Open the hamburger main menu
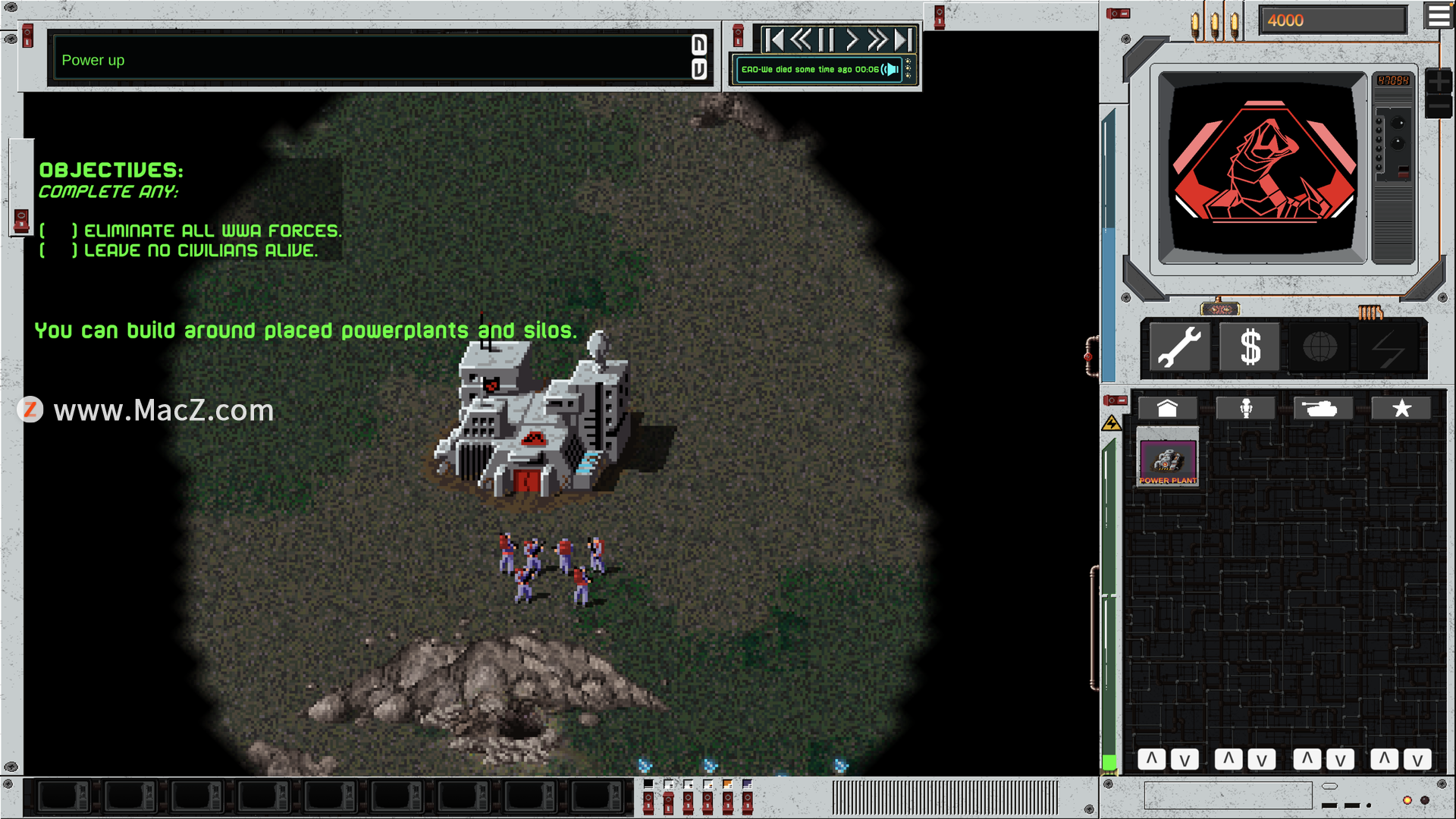The height and width of the screenshot is (819, 1456). pos(1439,15)
